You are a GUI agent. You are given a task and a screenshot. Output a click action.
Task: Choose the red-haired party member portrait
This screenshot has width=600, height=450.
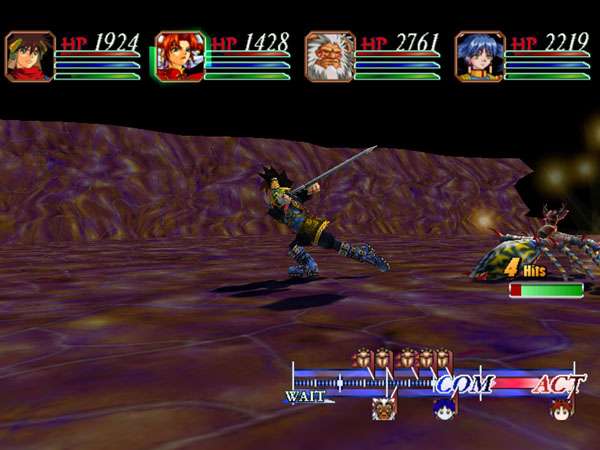[x=179, y=56]
